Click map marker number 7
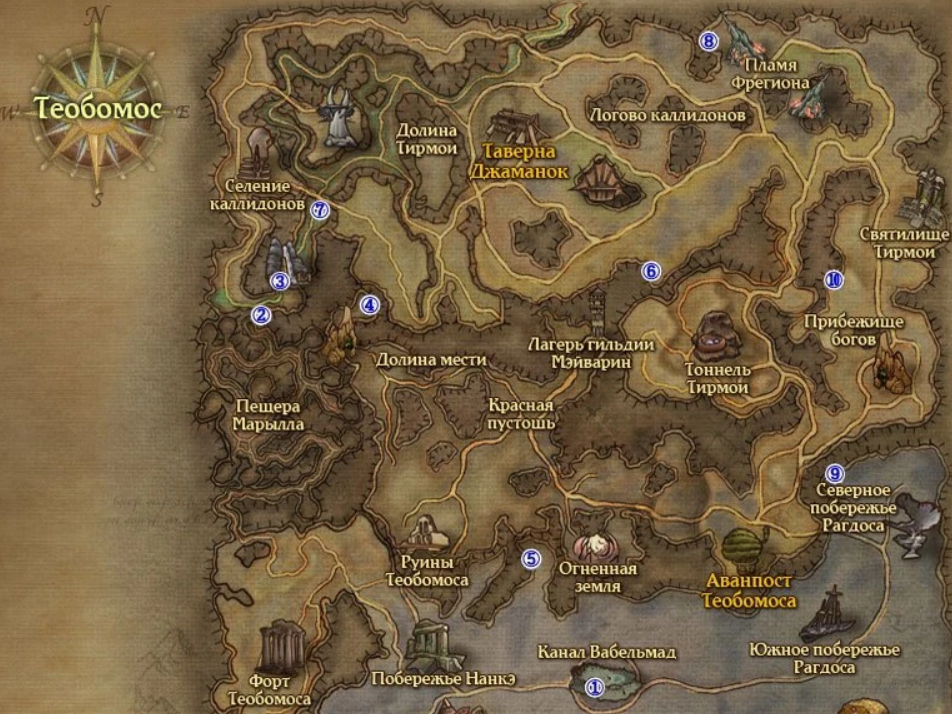The height and width of the screenshot is (714, 952). (320, 210)
